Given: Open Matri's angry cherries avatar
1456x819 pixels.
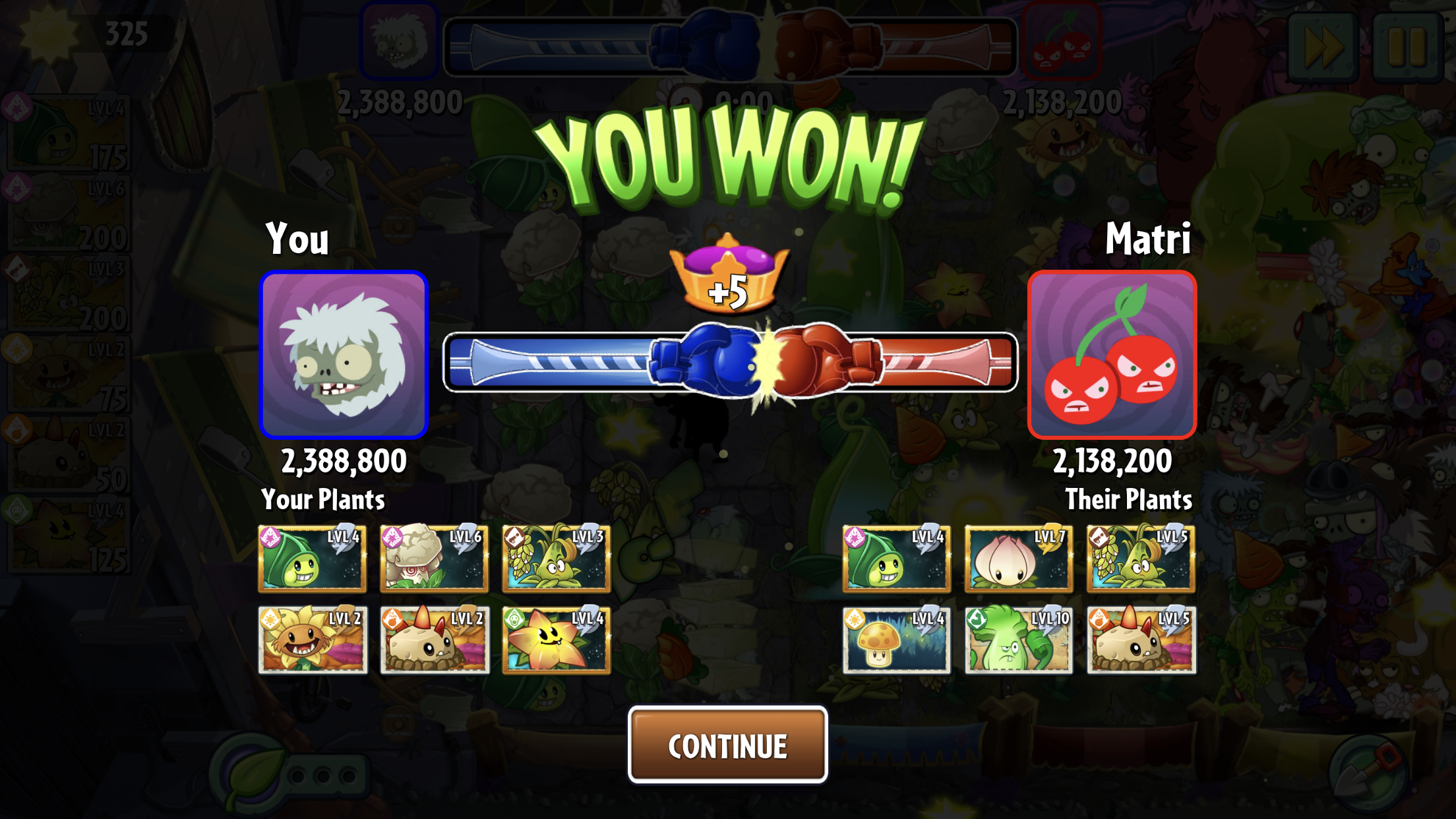Looking at the screenshot, I should [1112, 355].
